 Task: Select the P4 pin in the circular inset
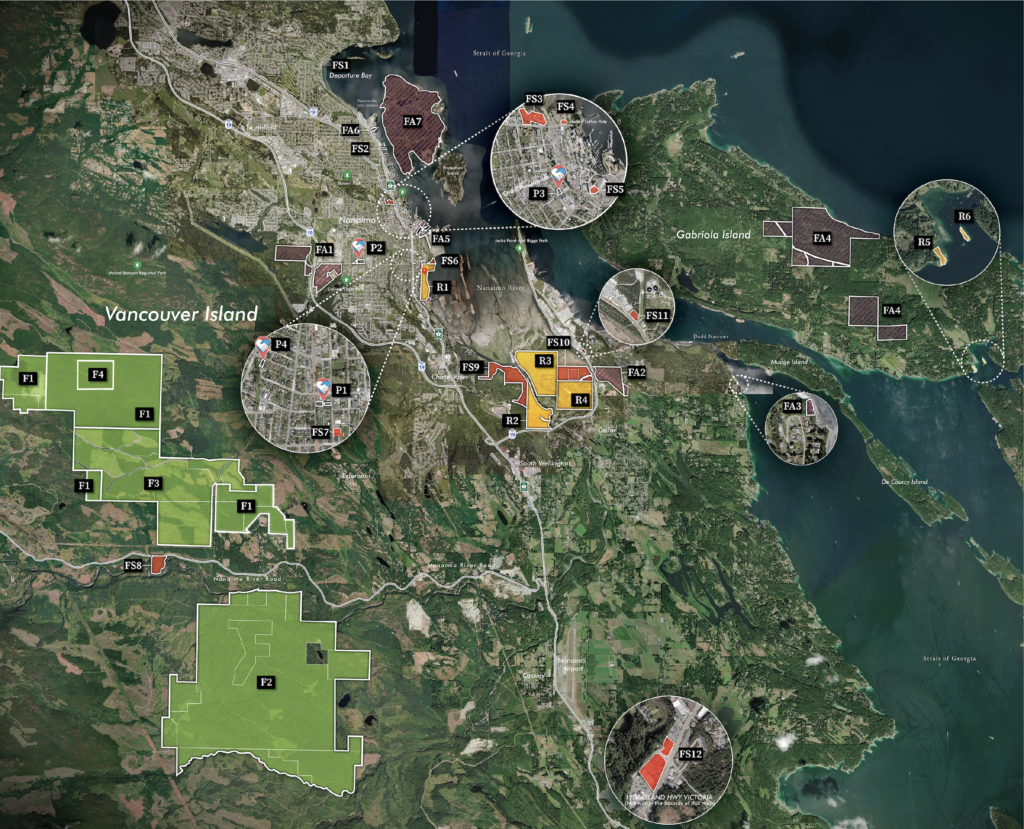(x=263, y=347)
